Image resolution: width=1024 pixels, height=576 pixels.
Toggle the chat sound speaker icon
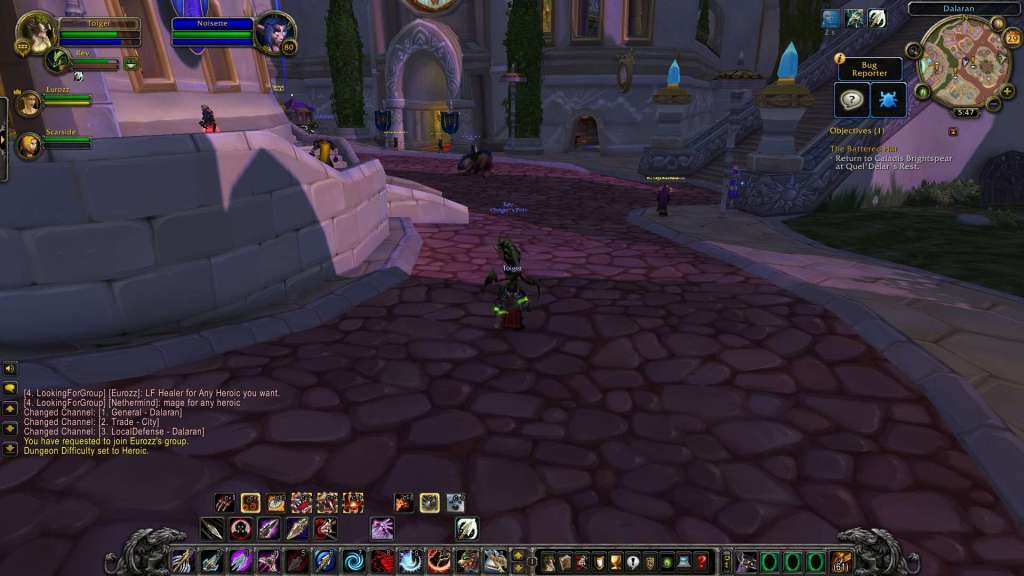tap(10, 368)
